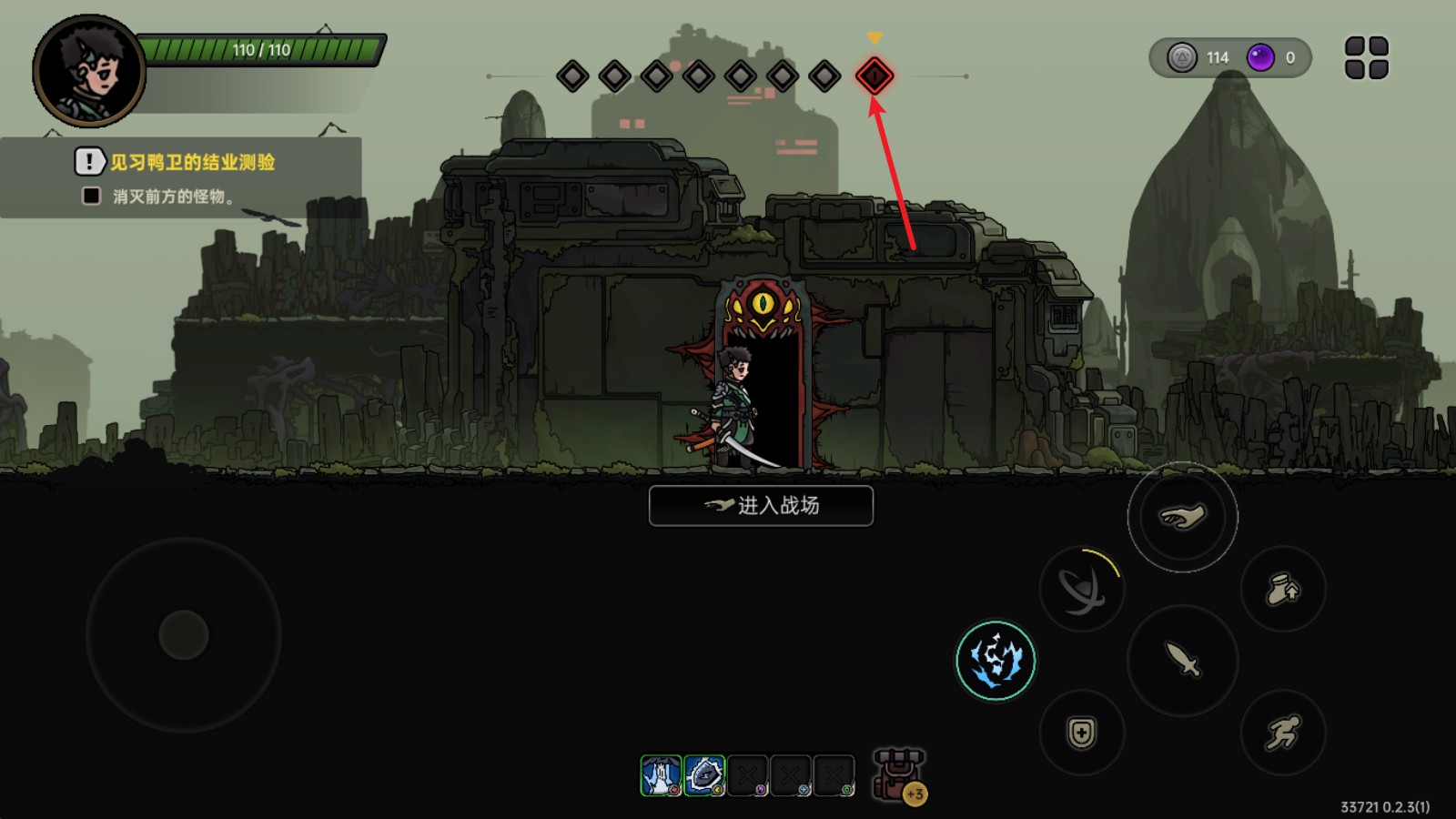This screenshot has height=819, width=1456.
Task: Open the four-square grid menu
Action: coord(1366,58)
